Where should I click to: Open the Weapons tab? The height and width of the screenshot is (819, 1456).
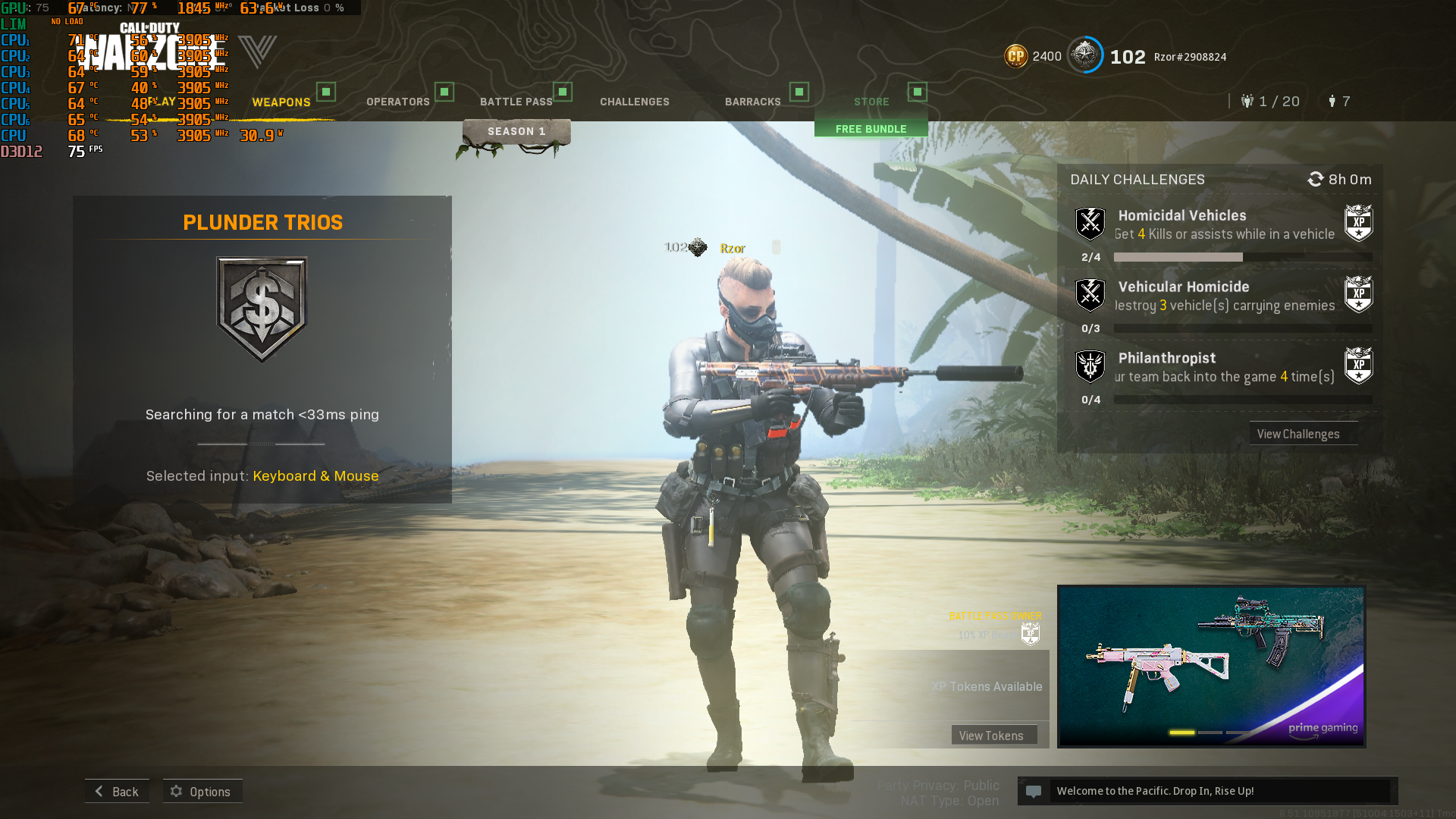(281, 102)
